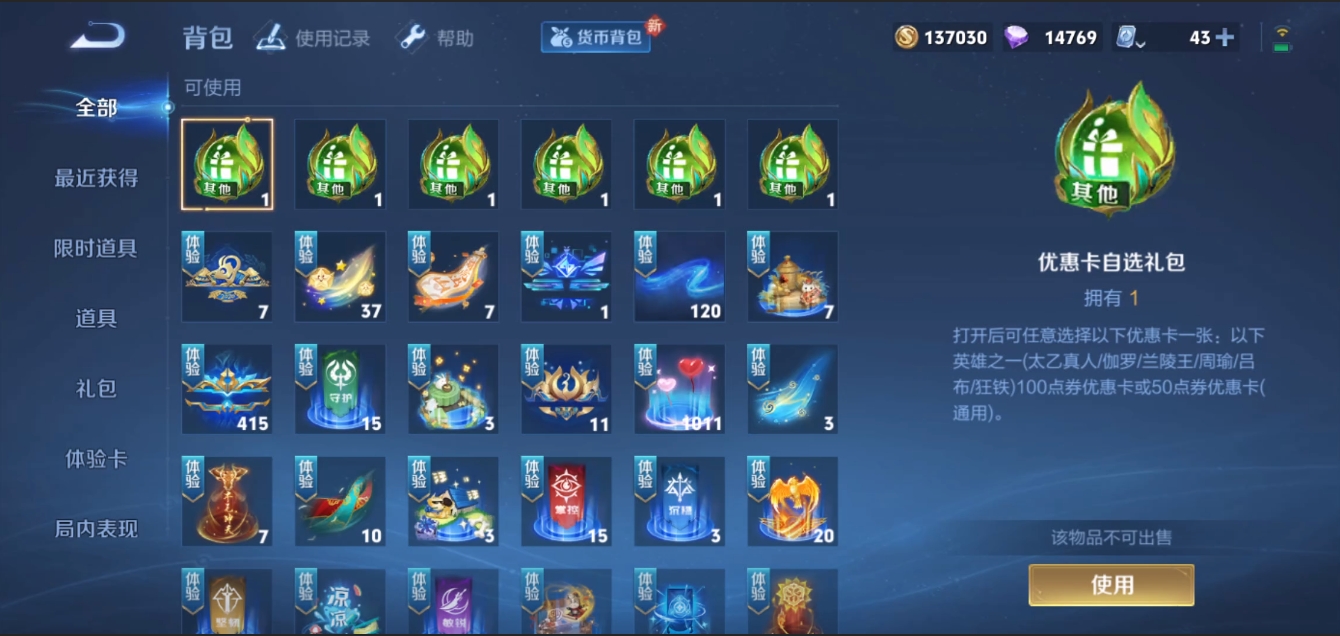Switch to 局内表现 tab
Viewport: 1340px width, 636px height.
(96, 529)
